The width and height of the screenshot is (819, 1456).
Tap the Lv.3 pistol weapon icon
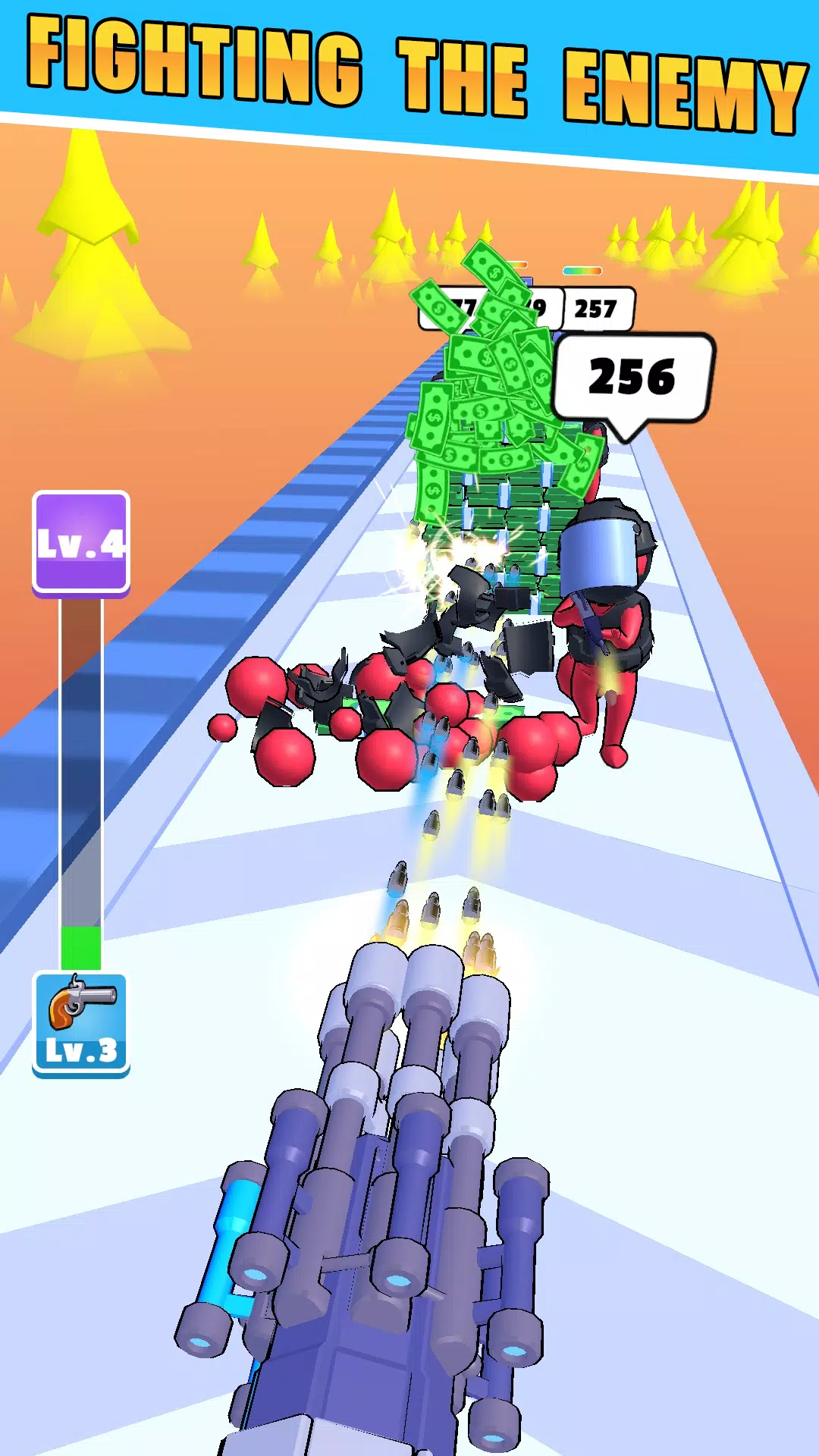point(81,1023)
